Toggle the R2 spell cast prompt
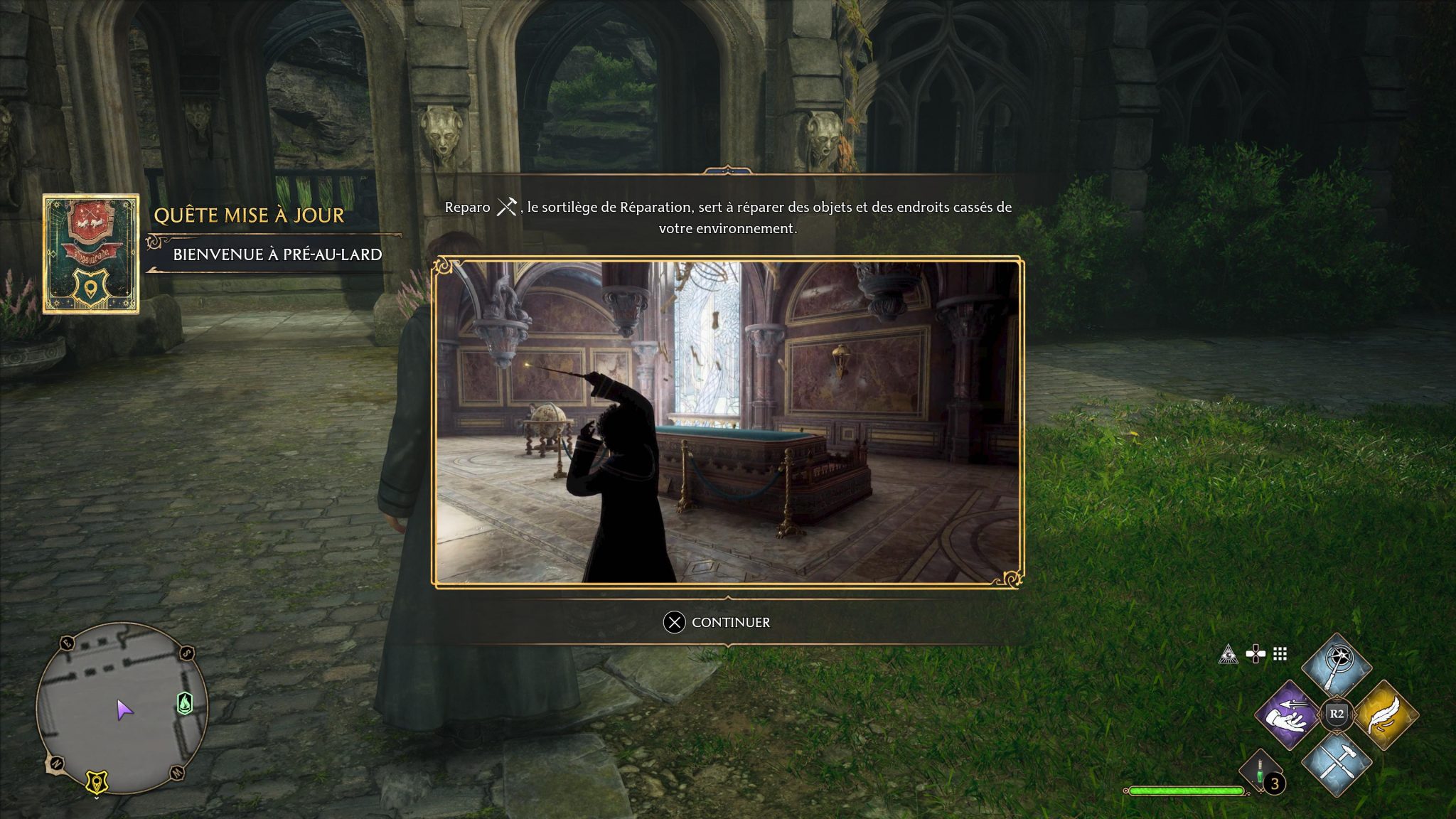The width and height of the screenshot is (1456, 819). click(1336, 713)
